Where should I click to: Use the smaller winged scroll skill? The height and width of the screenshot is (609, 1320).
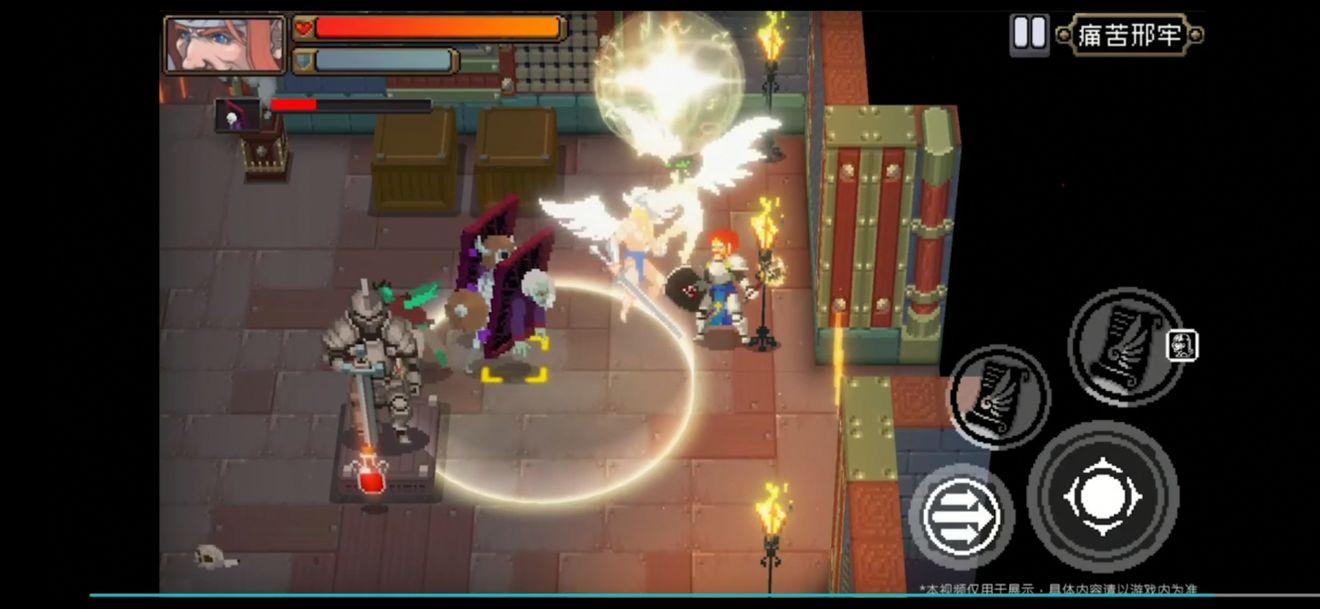[998, 396]
